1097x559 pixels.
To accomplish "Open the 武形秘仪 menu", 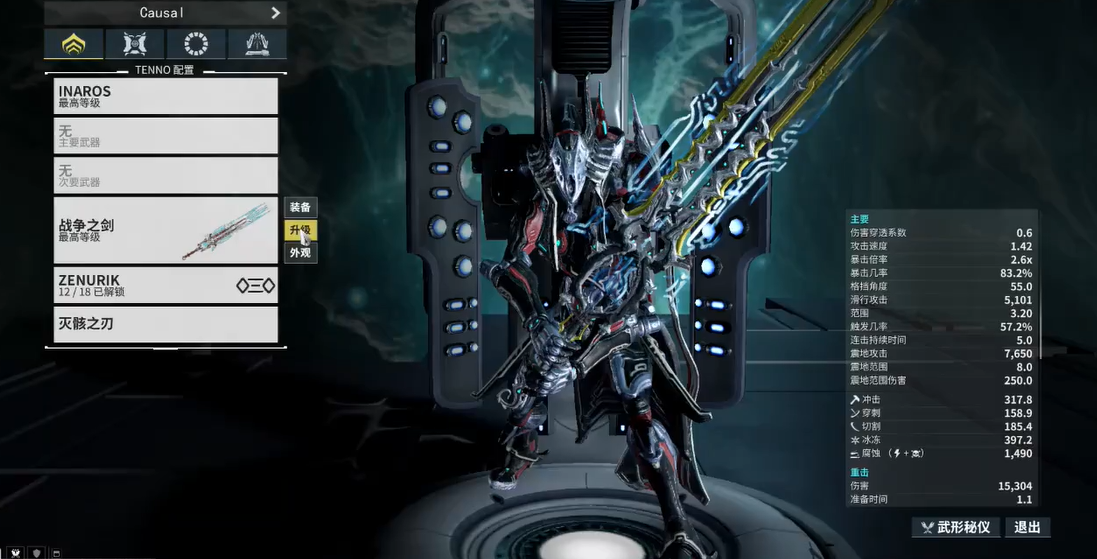I will click(x=954, y=527).
